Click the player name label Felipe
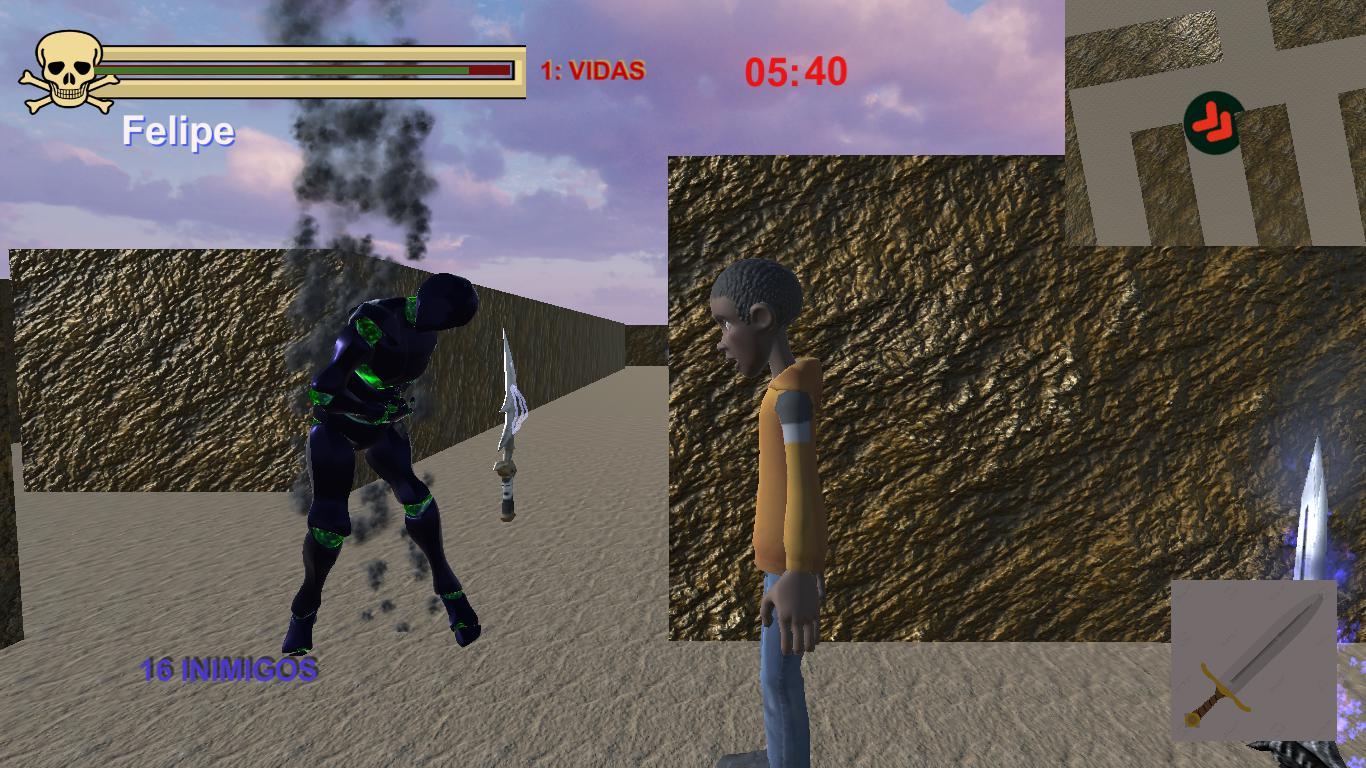This screenshot has height=768, width=1366. point(178,130)
